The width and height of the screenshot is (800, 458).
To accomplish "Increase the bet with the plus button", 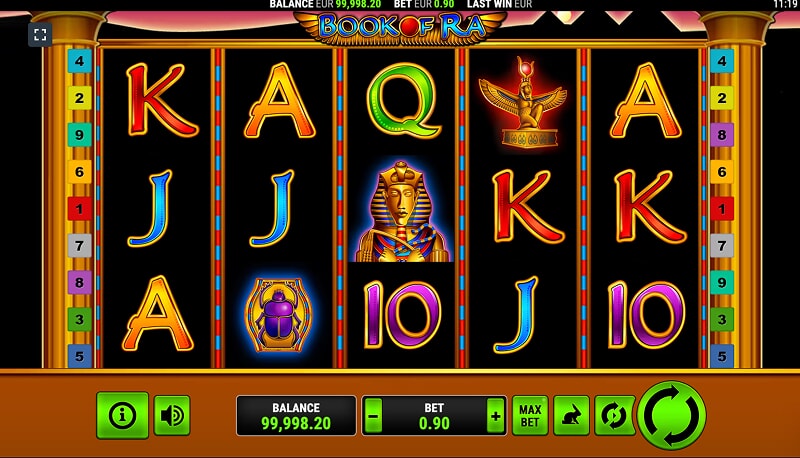I will 494,415.
